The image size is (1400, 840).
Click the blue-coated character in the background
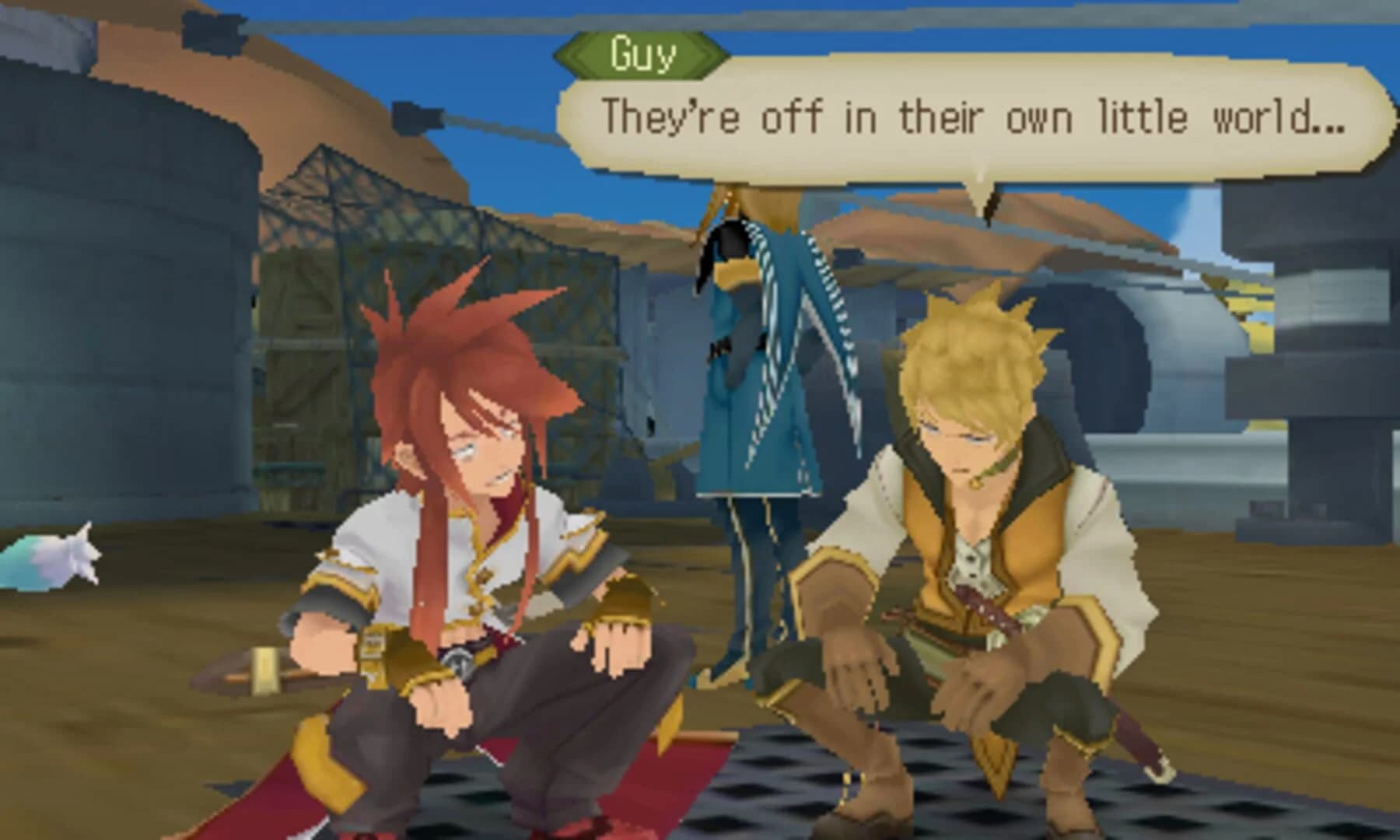(754, 389)
